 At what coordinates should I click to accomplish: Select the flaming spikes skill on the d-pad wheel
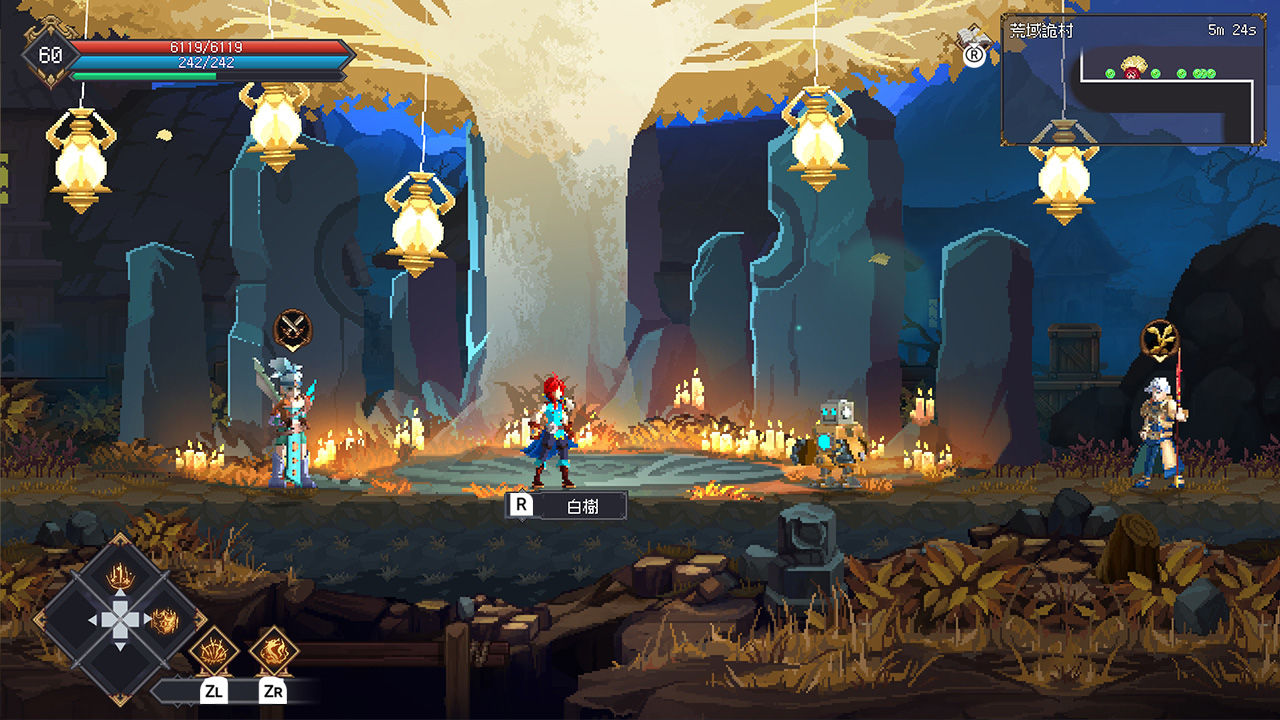pos(120,577)
